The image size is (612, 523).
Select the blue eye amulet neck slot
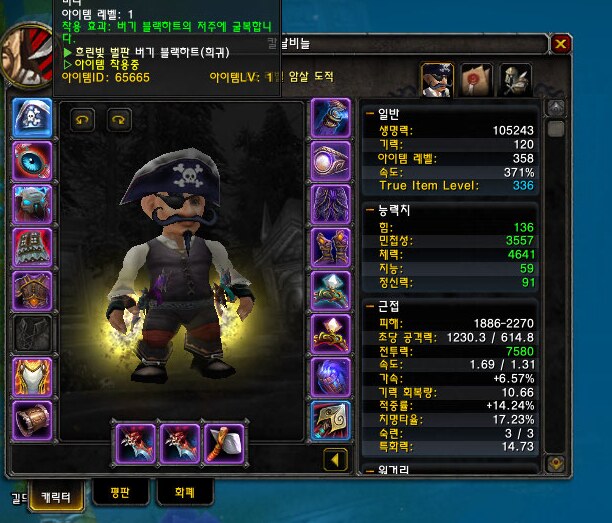click(31, 160)
